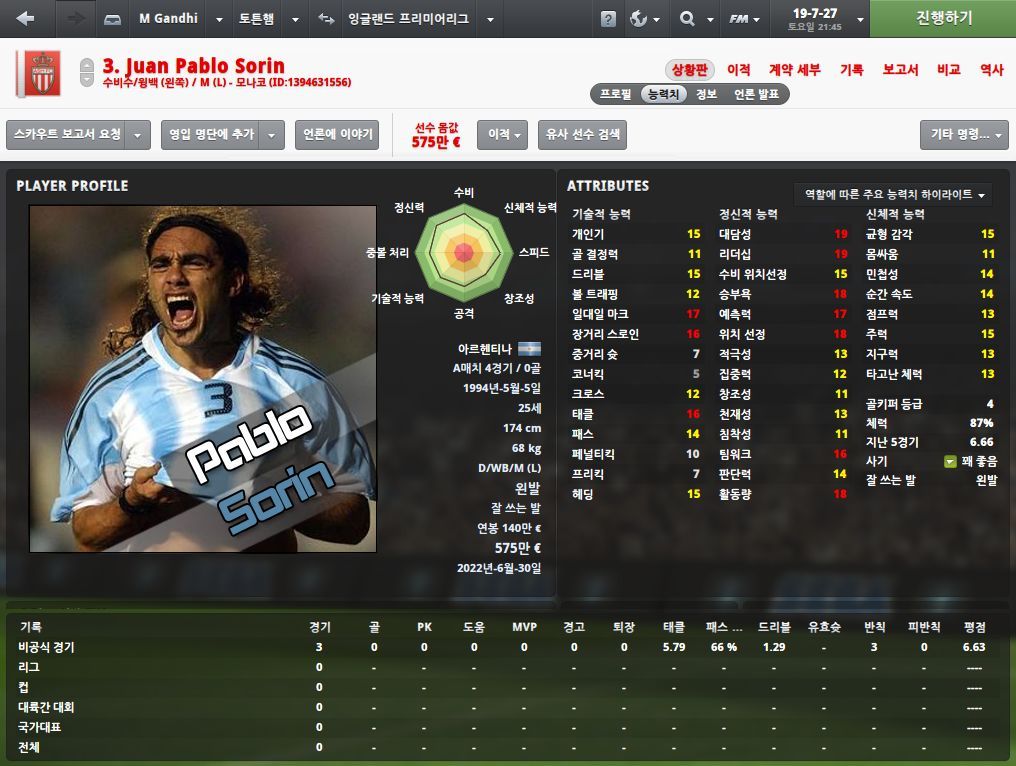Switch to the 이적 transfer tab

(739, 70)
